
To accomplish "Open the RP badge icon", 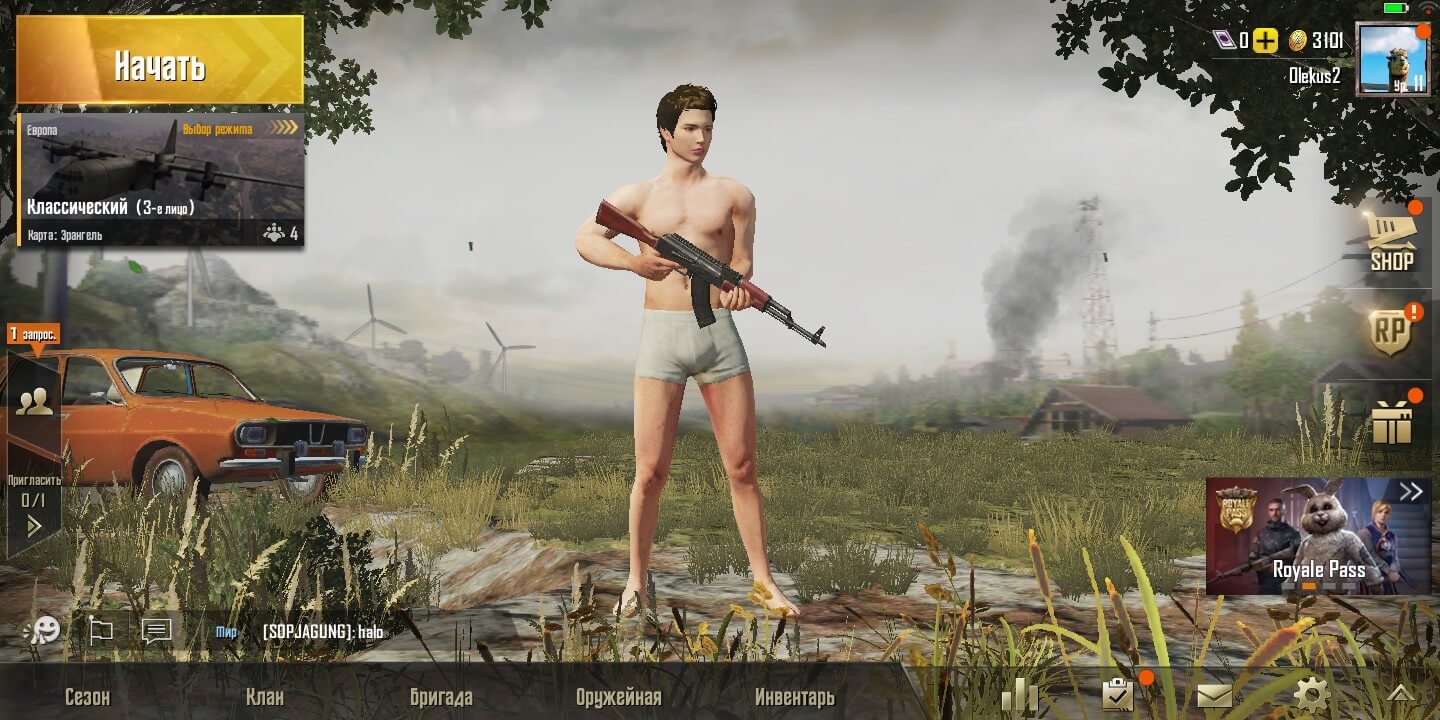I will 1391,331.
